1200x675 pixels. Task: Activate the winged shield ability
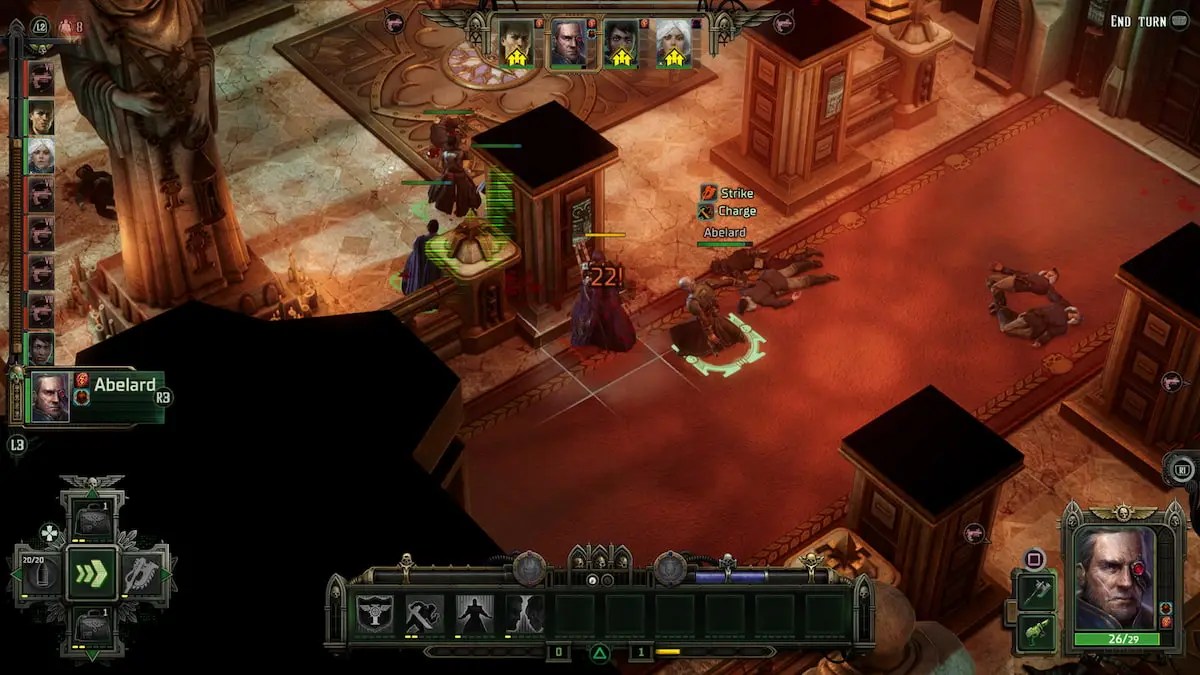point(376,613)
